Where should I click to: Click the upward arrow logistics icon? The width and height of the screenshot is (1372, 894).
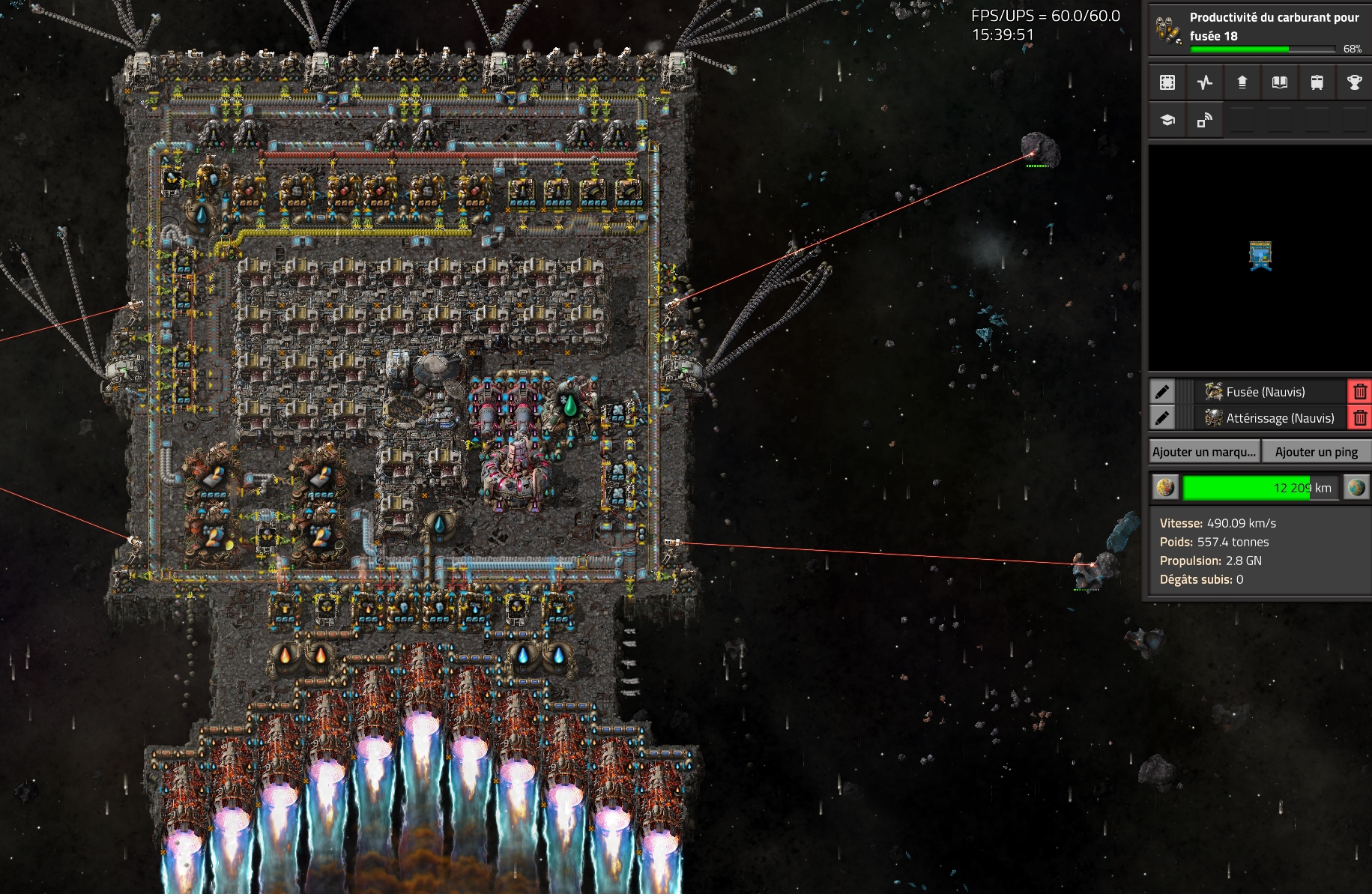pos(1242,82)
